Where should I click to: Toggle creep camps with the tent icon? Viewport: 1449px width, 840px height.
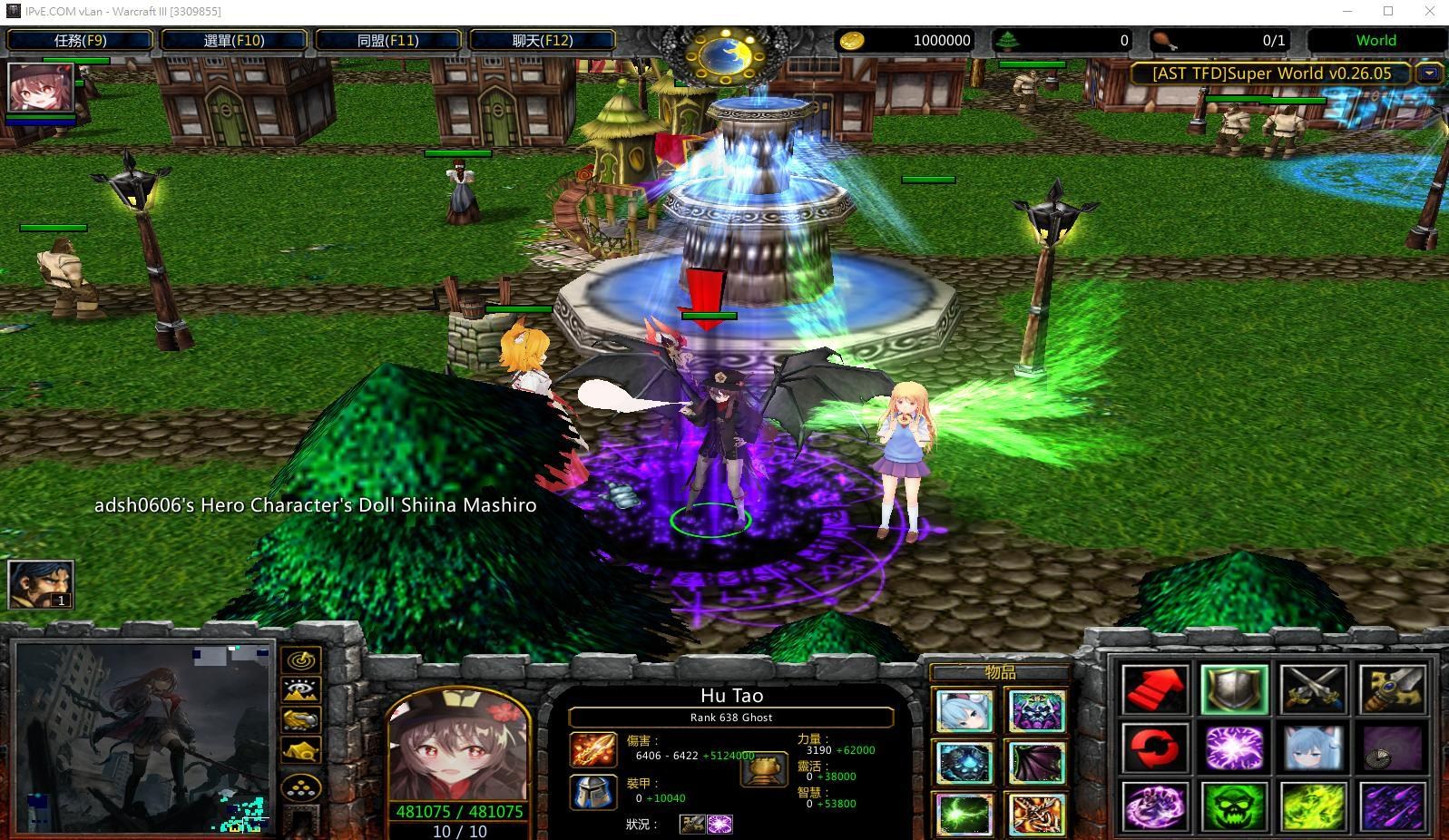click(299, 749)
